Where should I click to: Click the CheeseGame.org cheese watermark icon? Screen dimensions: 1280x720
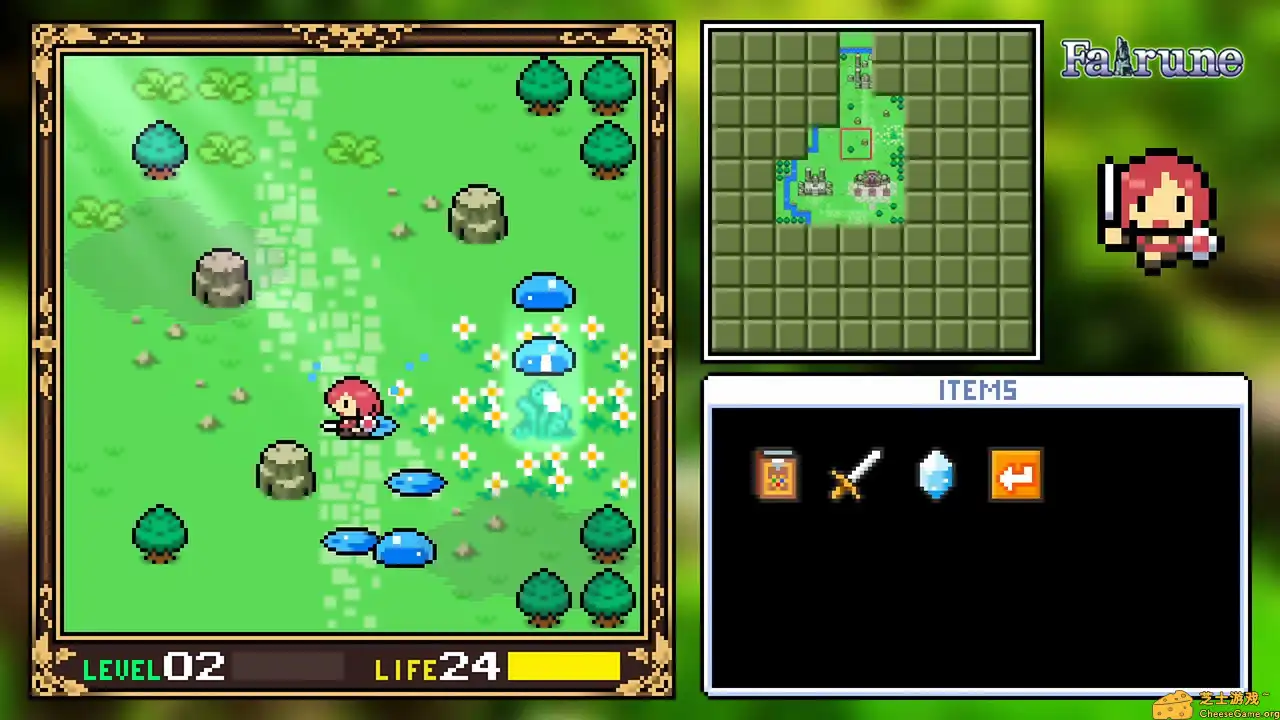click(1174, 704)
